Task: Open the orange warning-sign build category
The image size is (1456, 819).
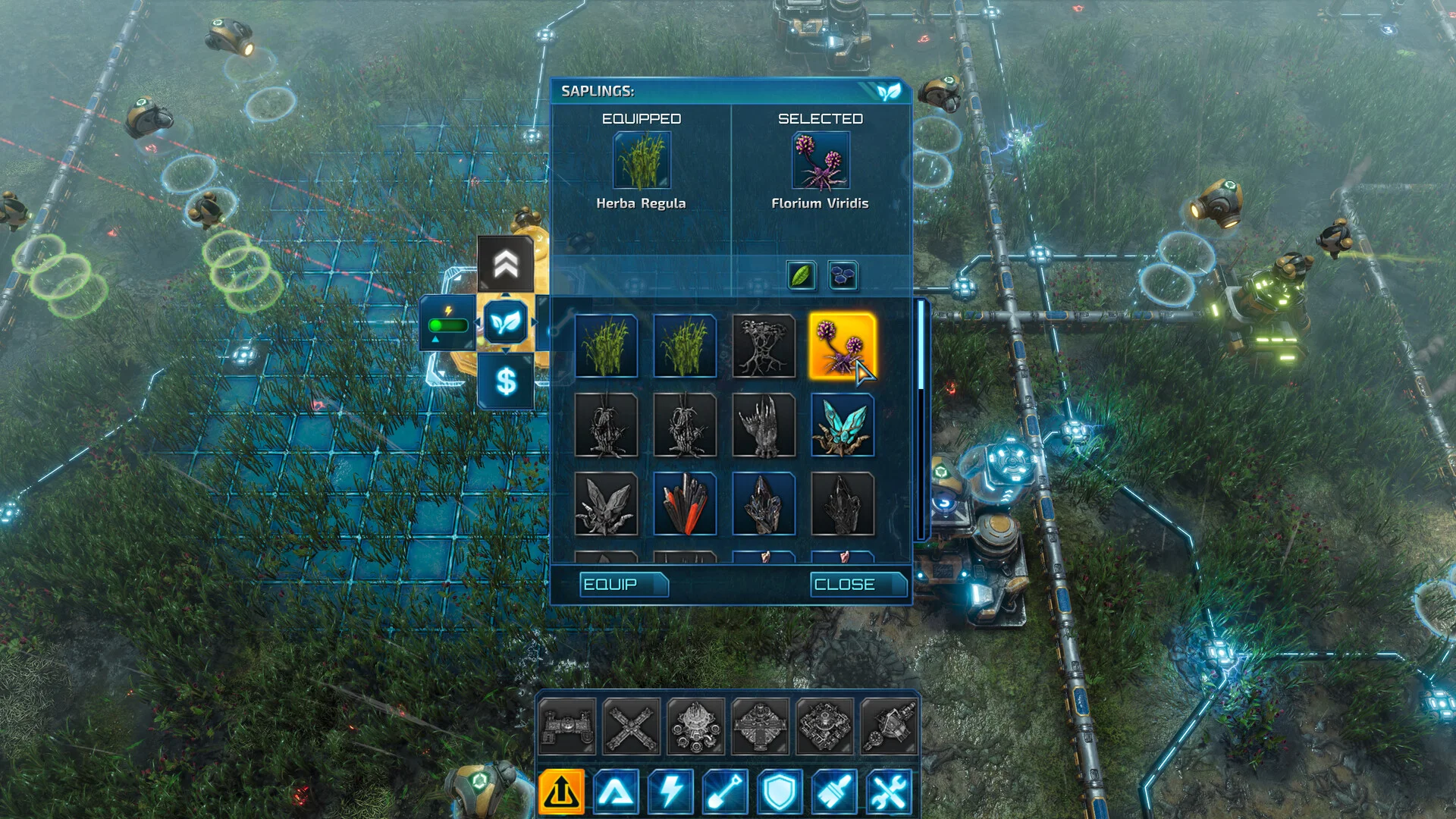Action: point(561,792)
